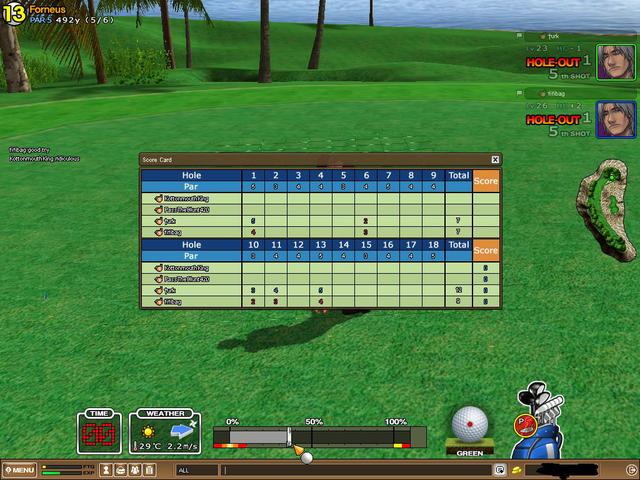Select the top player portrait for turk

coord(615,62)
